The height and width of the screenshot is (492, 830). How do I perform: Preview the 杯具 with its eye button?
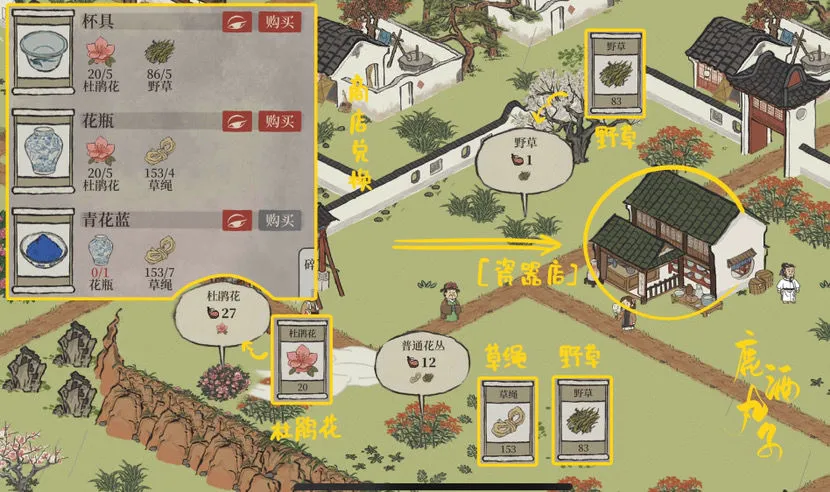click(x=237, y=21)
